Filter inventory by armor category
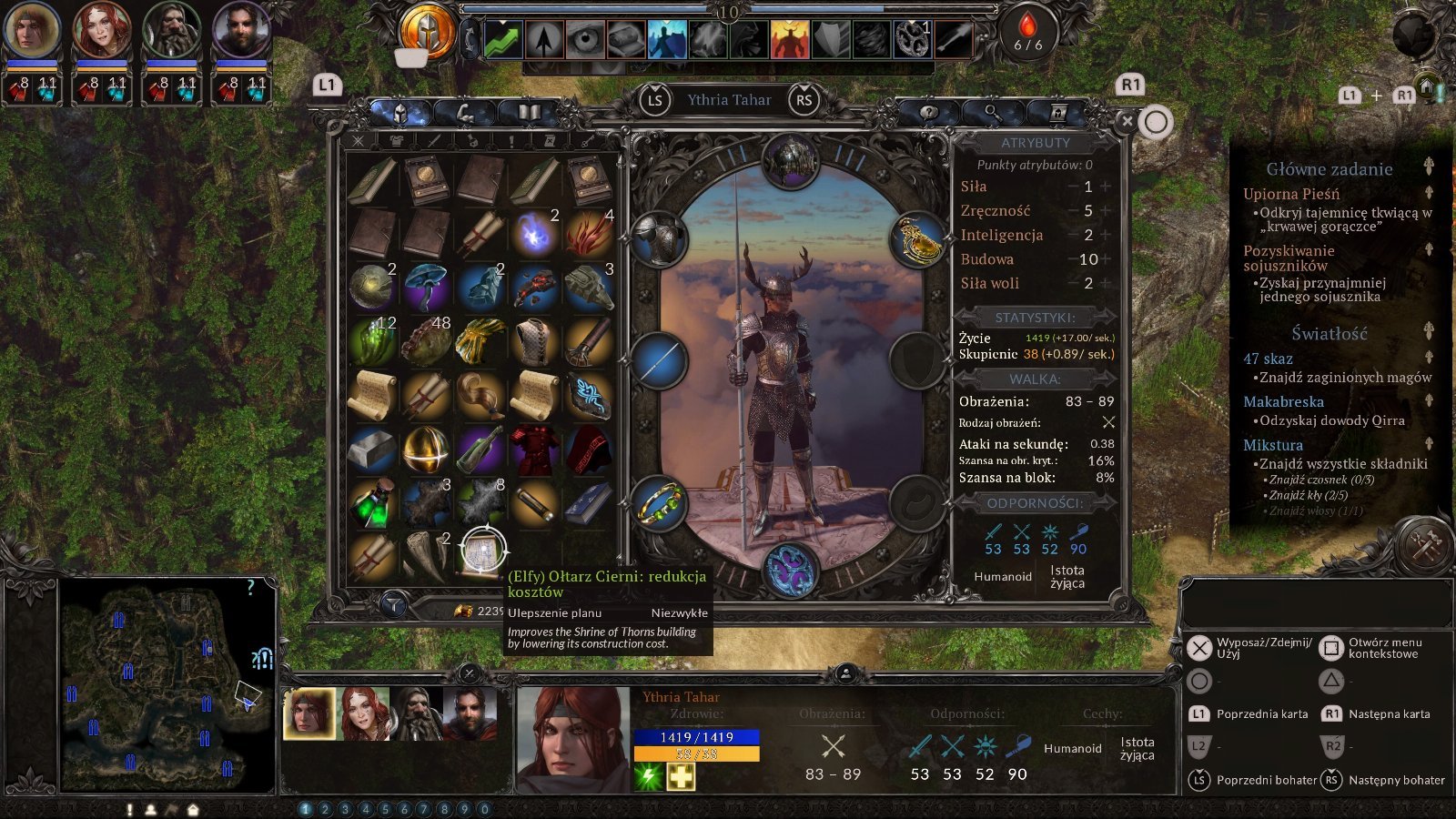1456x819 pixels. pos(396,141)
